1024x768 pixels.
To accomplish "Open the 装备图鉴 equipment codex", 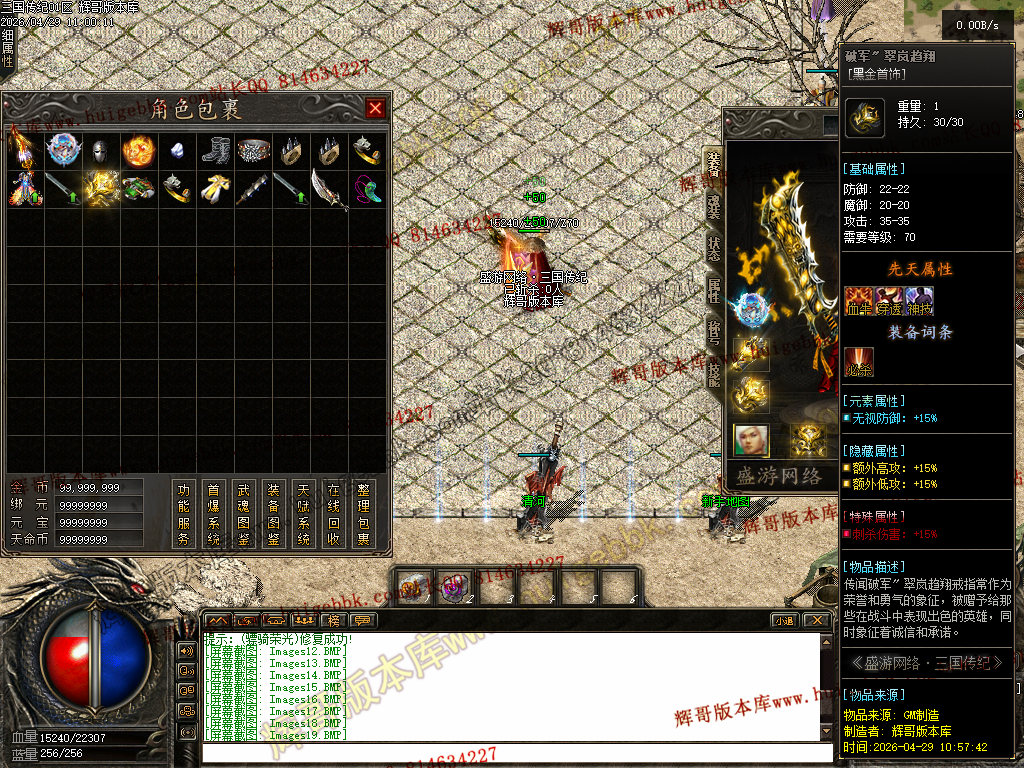I will 274,515.
